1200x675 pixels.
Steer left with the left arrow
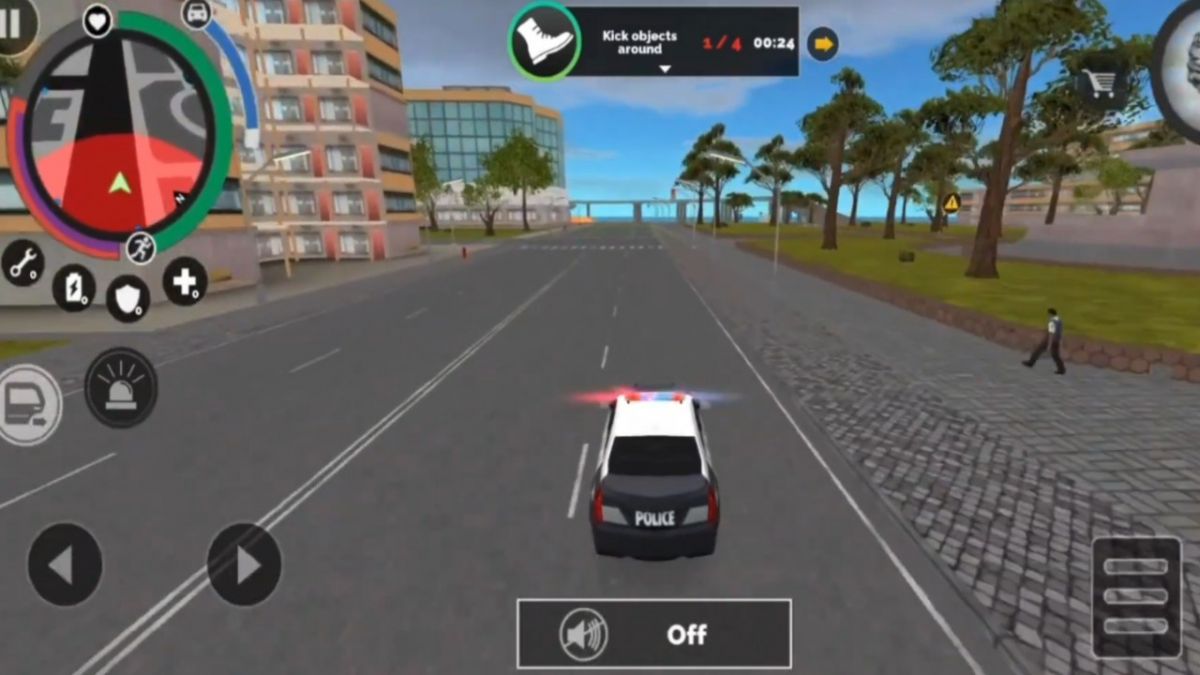65,565
